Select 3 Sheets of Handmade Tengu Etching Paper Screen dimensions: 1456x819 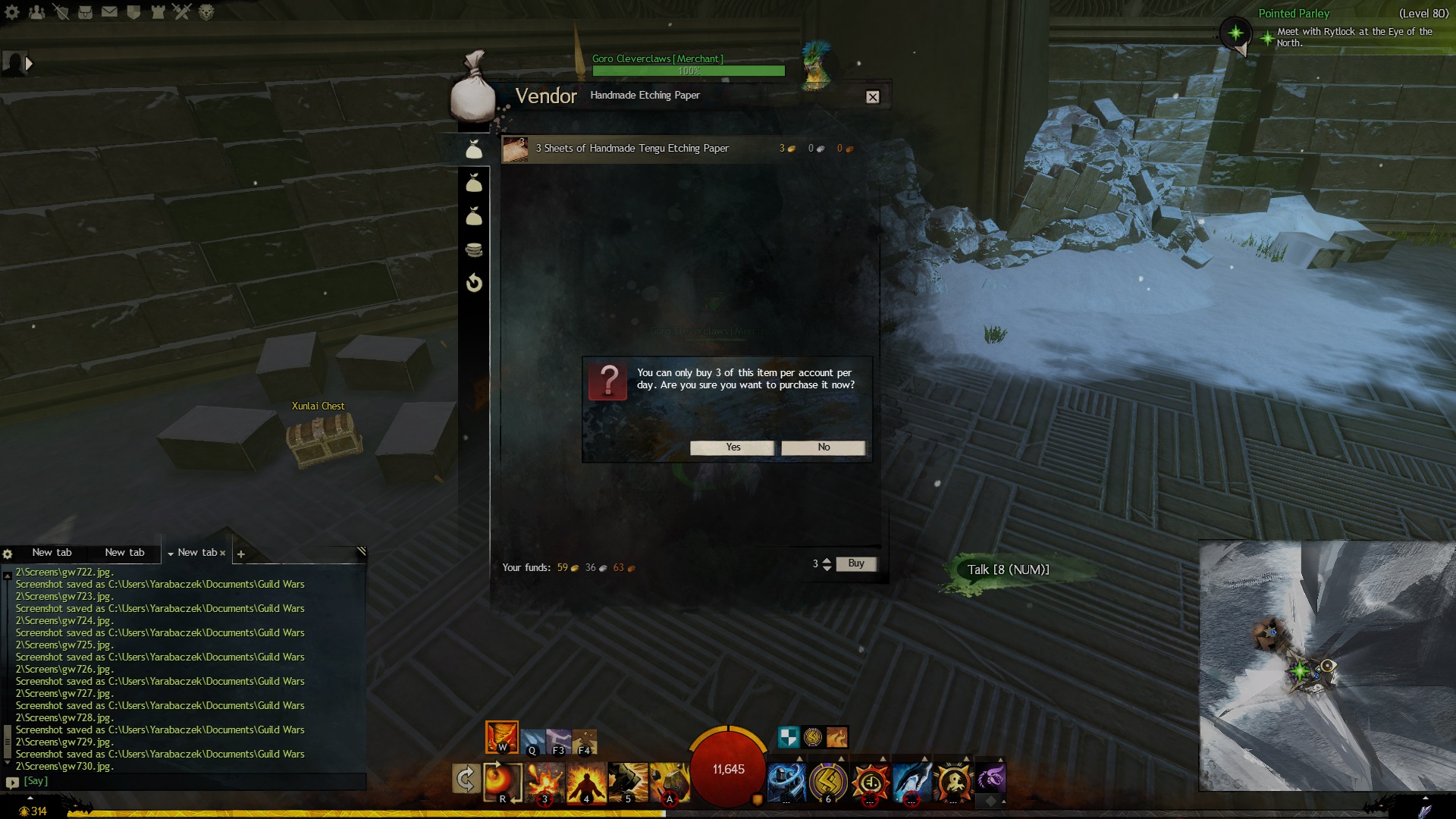point(632,149)
